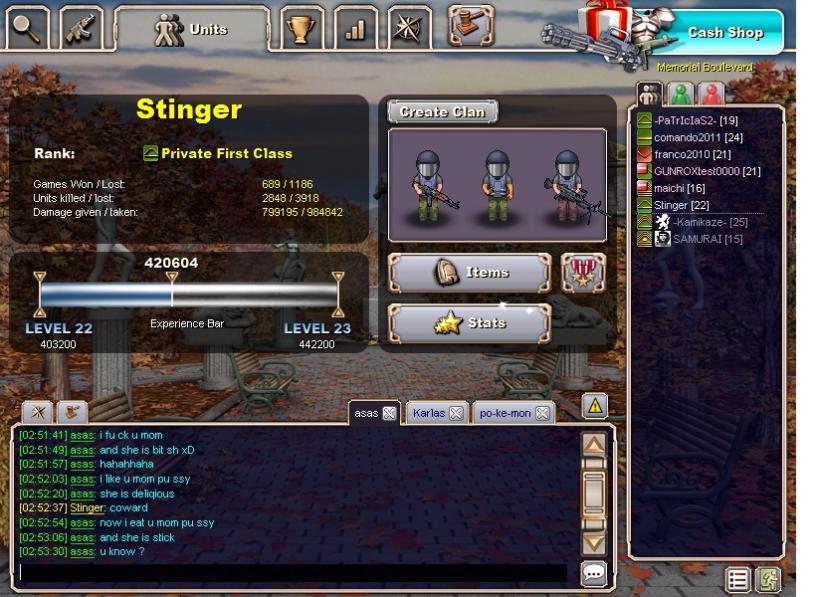The height and width of the screenshot is (597, 815).
Task: Select player comando2011 in the list
Action: click(x=691, y=137)
